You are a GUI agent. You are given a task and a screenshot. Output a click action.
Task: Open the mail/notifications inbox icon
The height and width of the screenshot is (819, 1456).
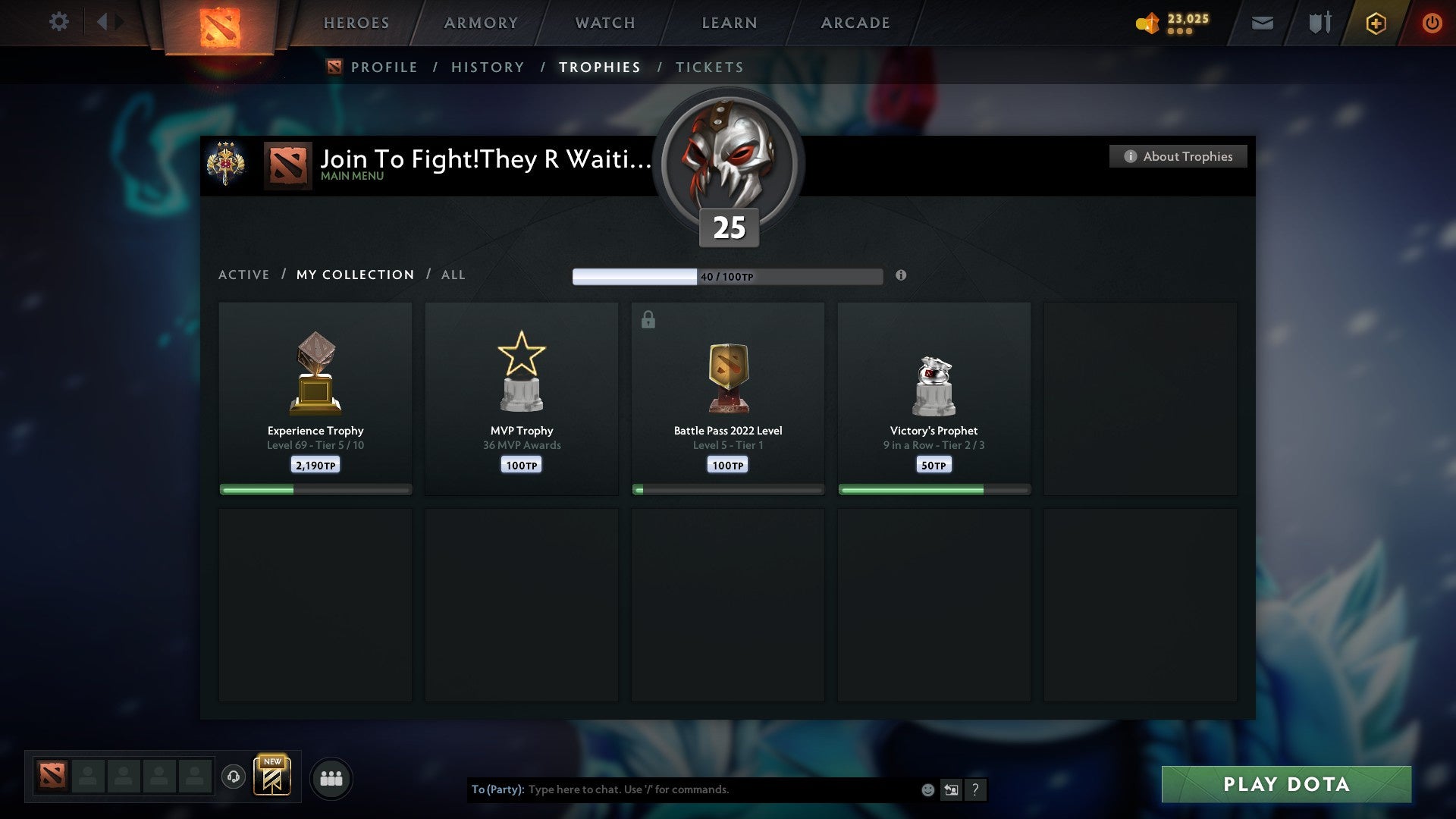click(1263, 23)
